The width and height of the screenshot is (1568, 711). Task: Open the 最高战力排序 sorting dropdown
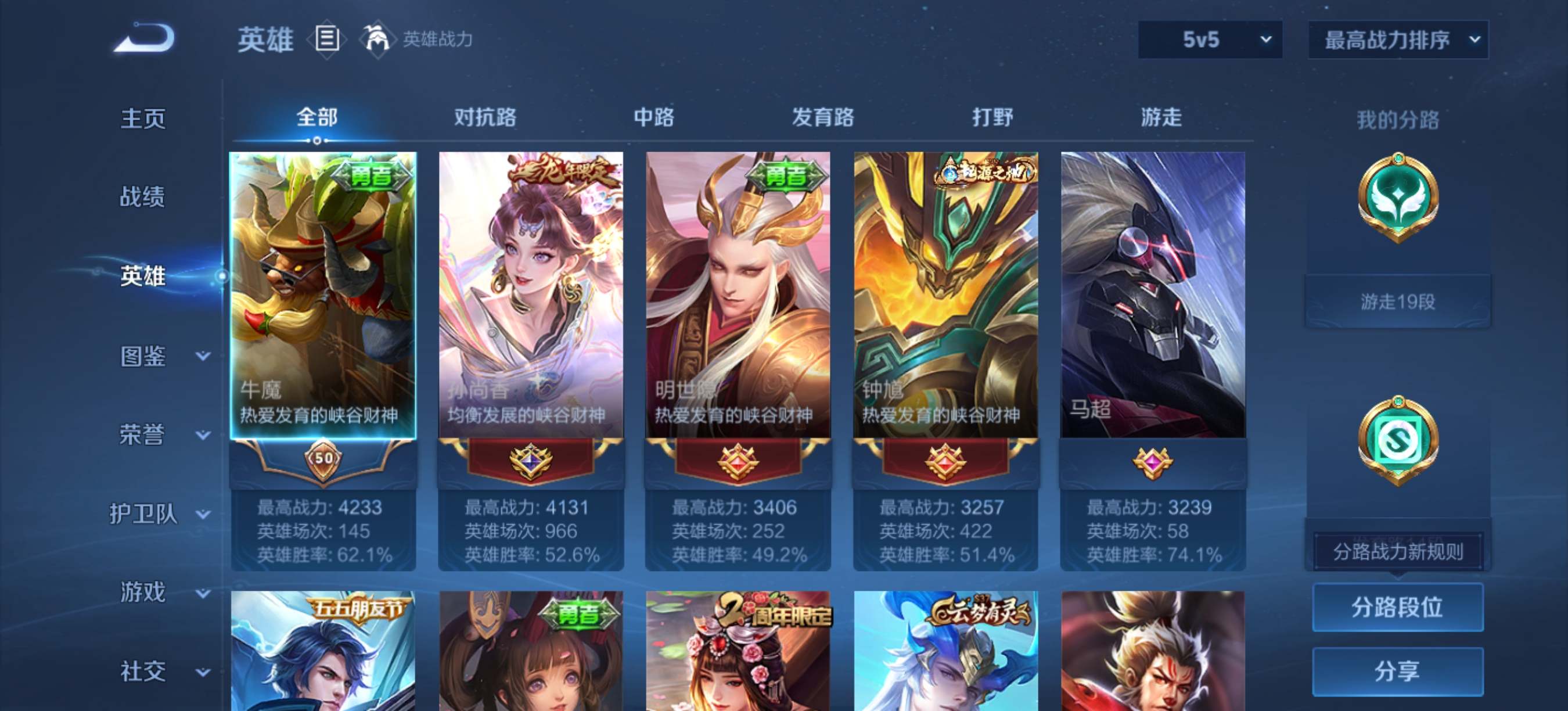1394,39
